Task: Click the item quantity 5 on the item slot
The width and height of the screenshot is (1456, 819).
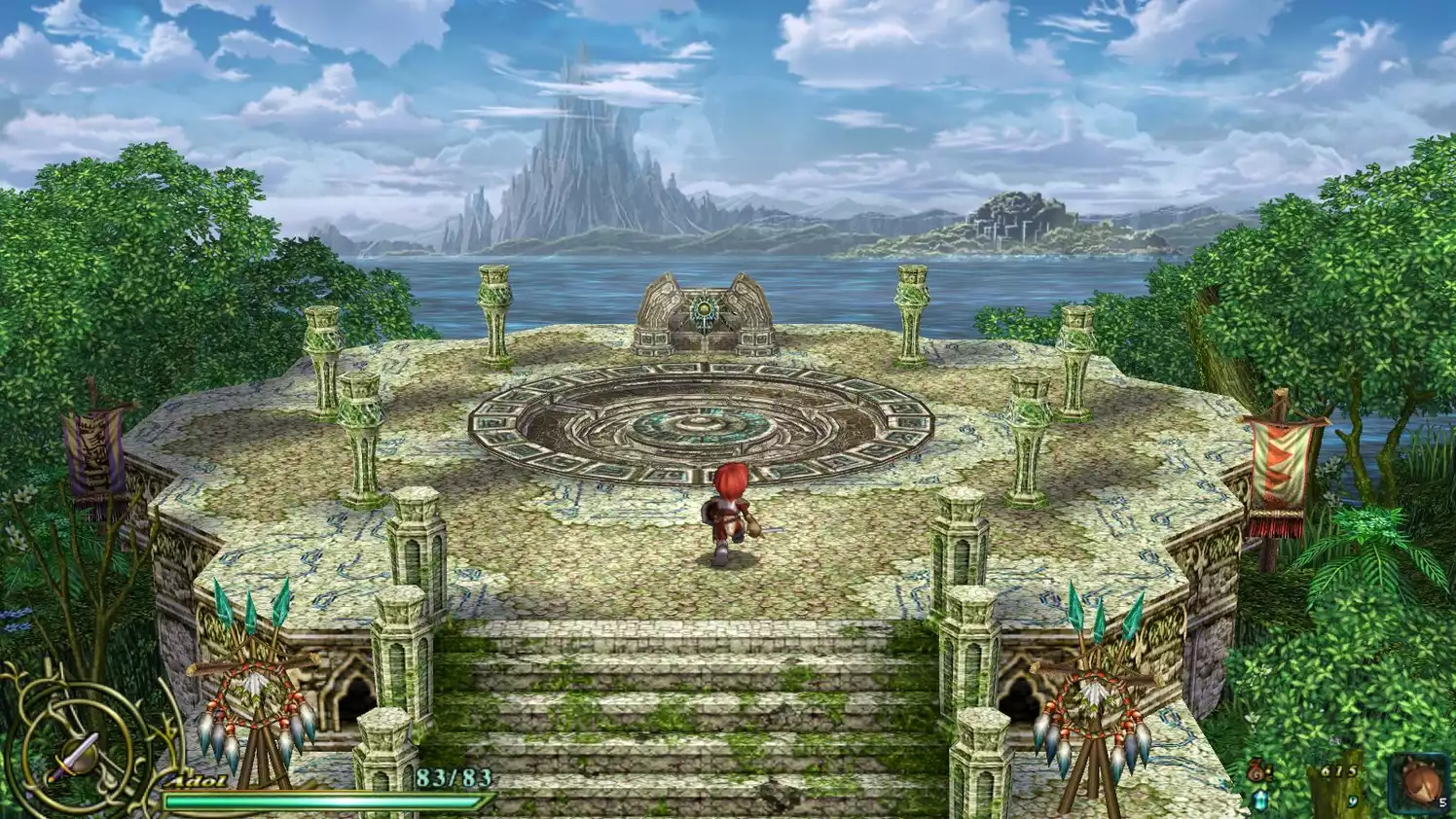Action: (1441, 802)
